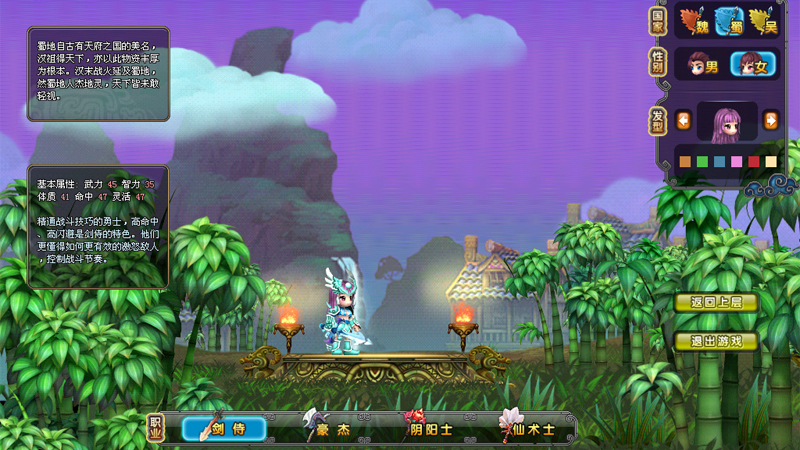The height and width of the screenshot is (450, 800).
Task: Choose the 豪杰 axe class
Action: click(329, 429)
